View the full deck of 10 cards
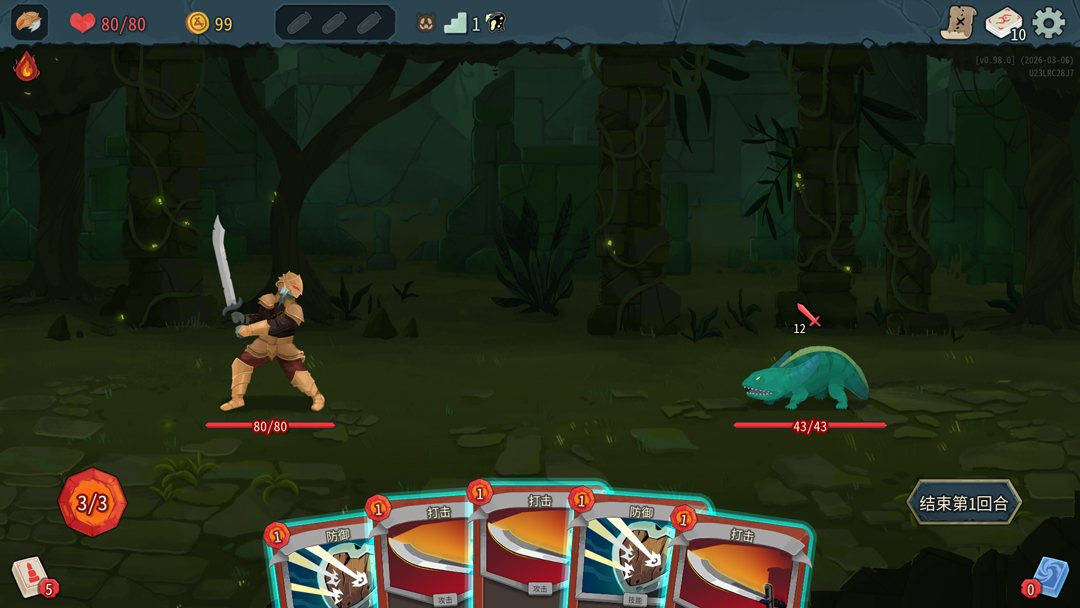 click(1003, 23)
